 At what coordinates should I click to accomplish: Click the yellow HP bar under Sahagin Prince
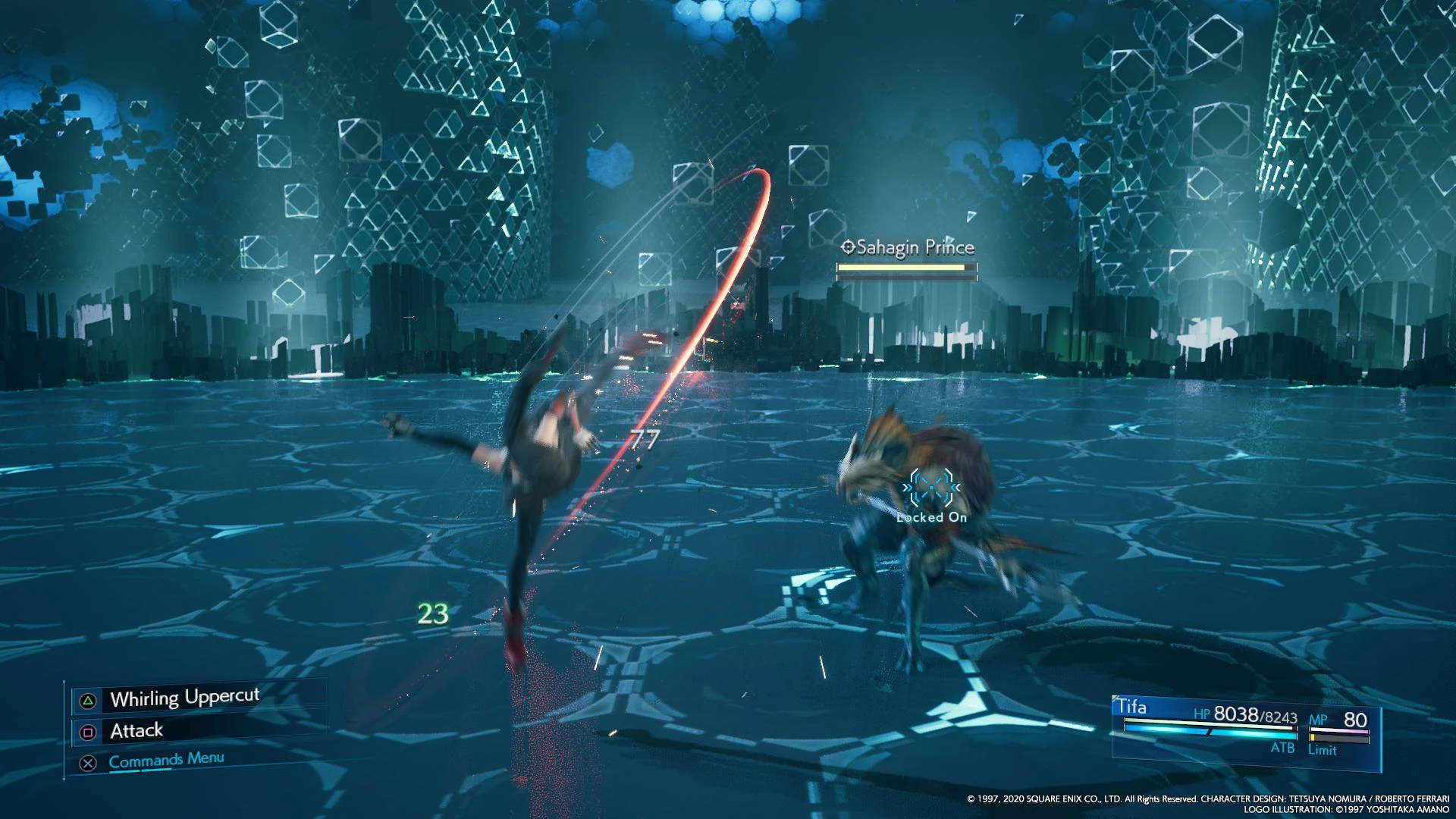899,267
